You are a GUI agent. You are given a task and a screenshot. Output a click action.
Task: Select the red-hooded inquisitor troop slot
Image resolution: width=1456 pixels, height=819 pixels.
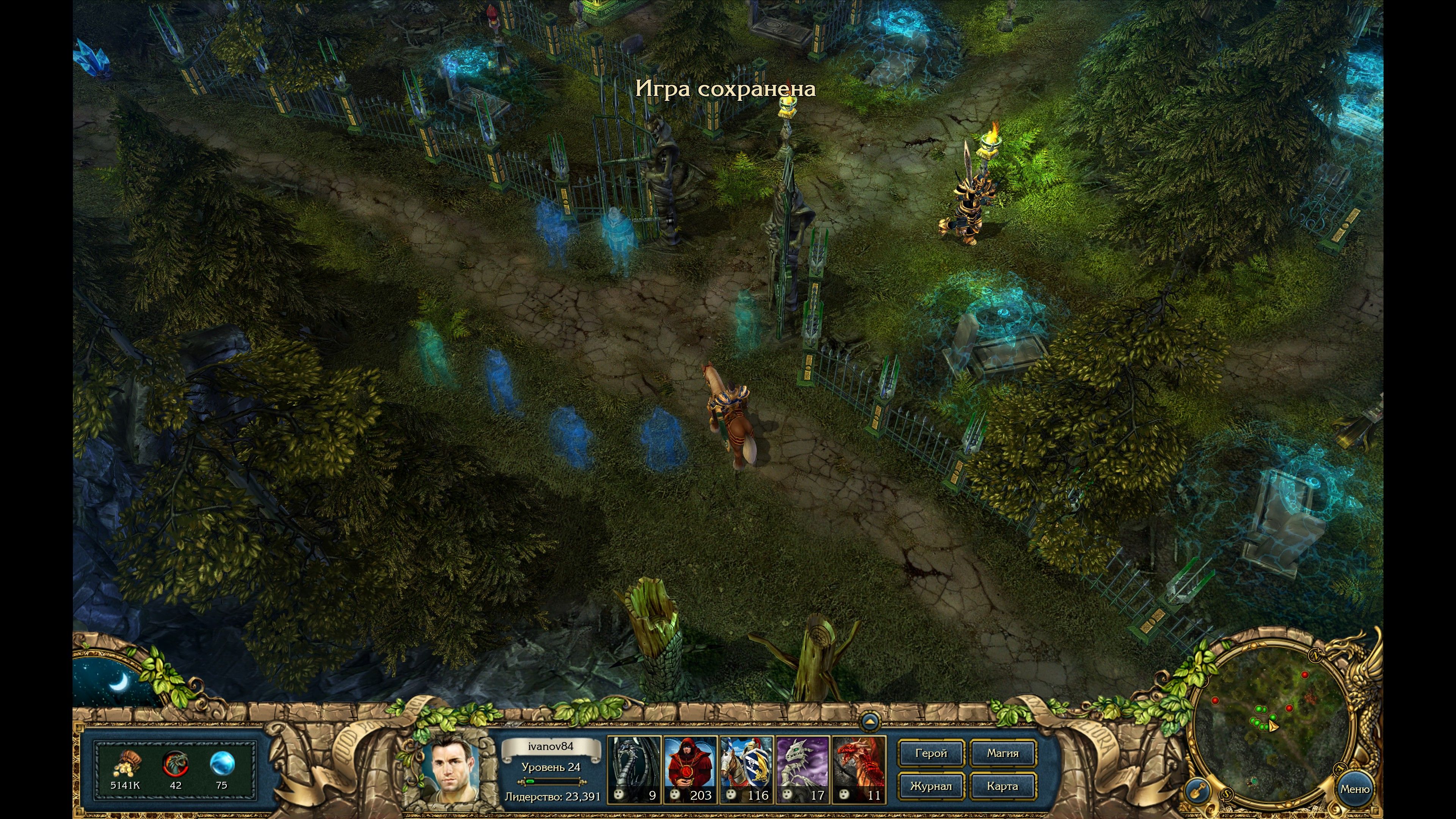coord(690,769)
